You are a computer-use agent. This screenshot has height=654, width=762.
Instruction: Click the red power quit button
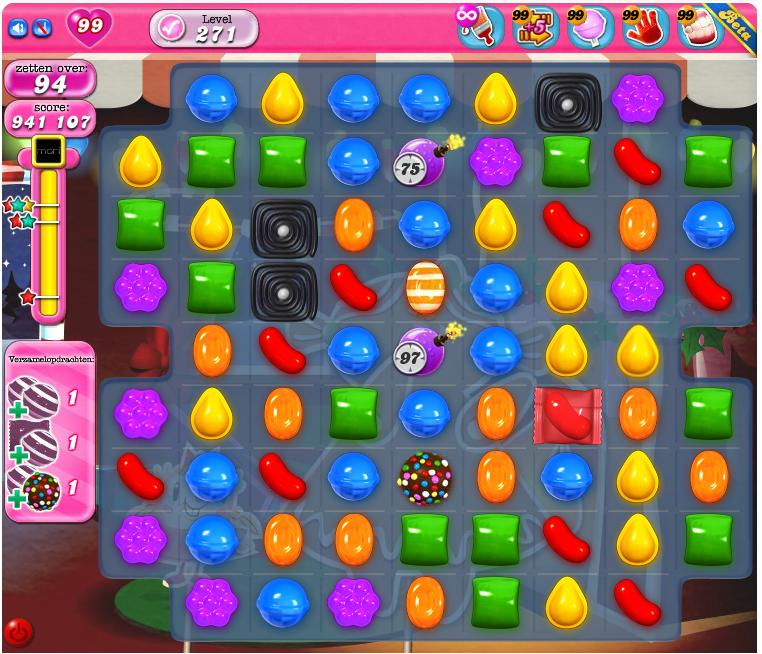(x=18, y=632)
